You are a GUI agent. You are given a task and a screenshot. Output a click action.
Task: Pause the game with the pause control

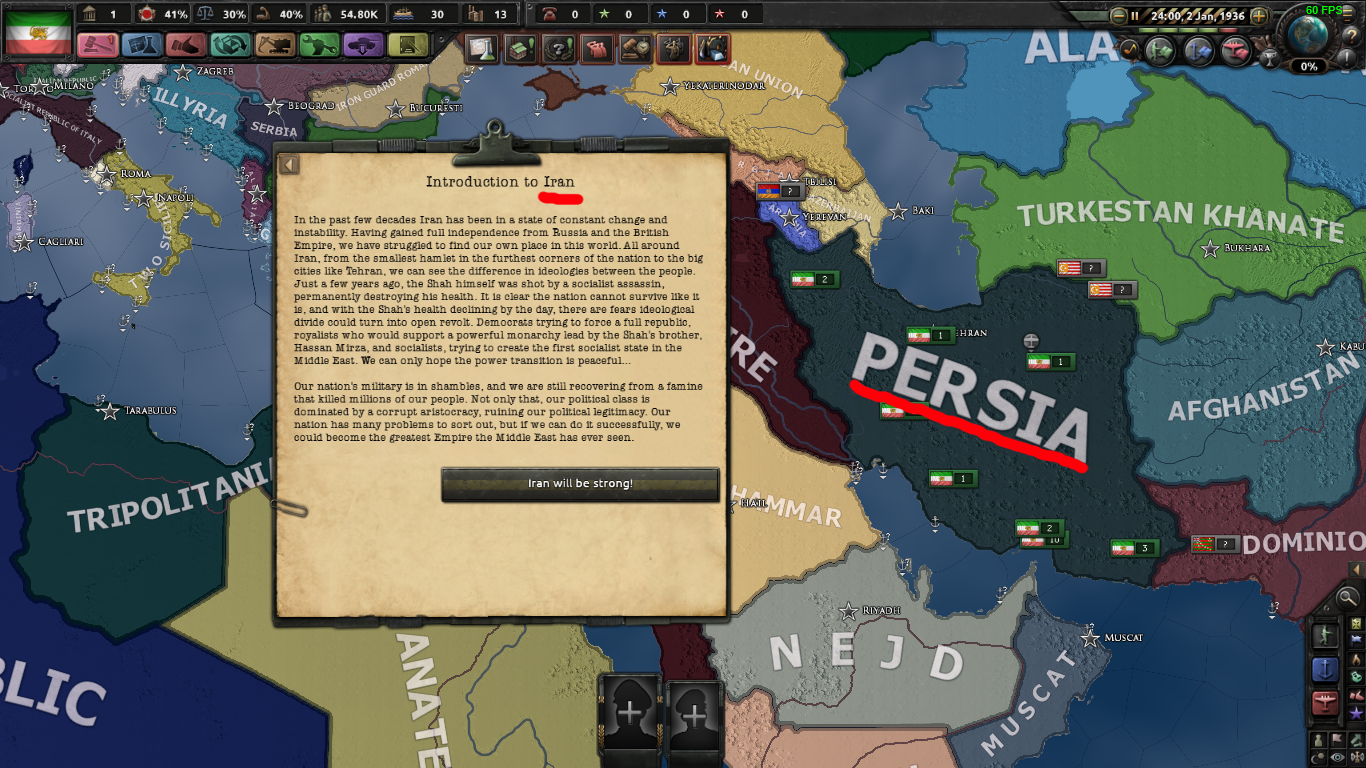click(x=1135, y=16)
